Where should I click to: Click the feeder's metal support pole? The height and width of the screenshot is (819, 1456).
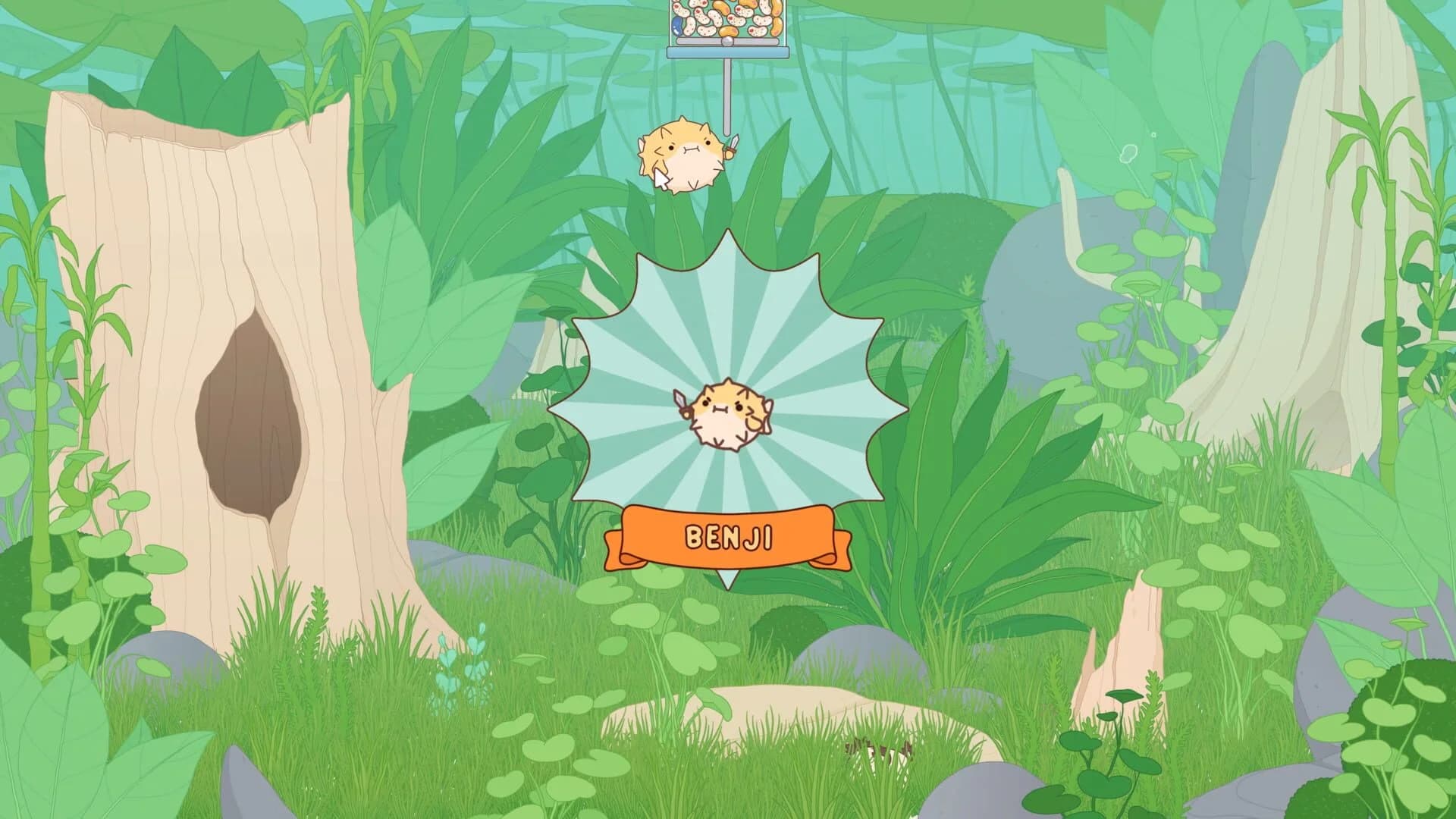click(x=726, y=99)
